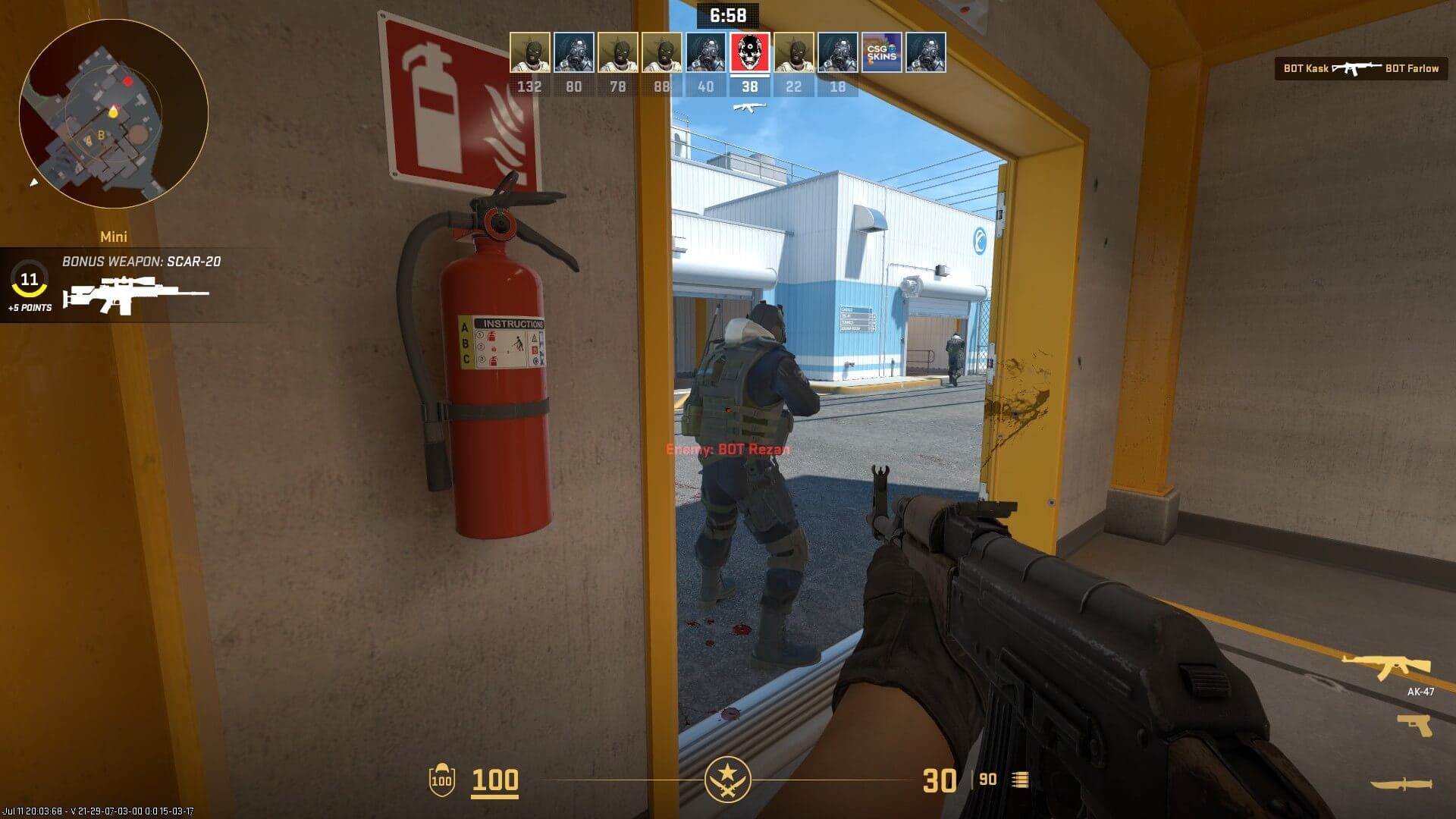Click the skull-masked player avatar with red highlight
This screenshot has width=1456, height=819.
[x=749, y=54]
